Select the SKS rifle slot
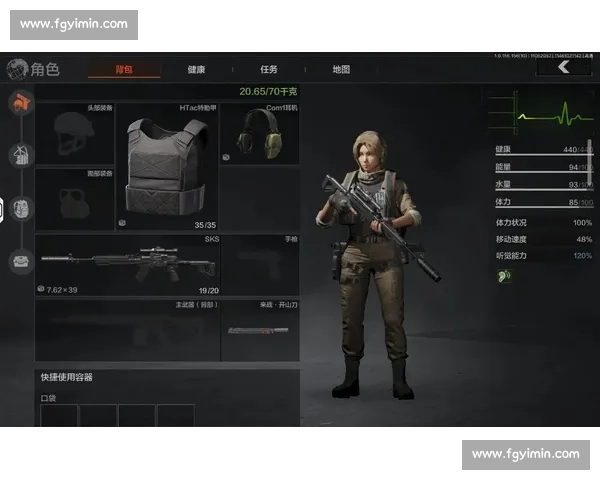 coord(127,264)
